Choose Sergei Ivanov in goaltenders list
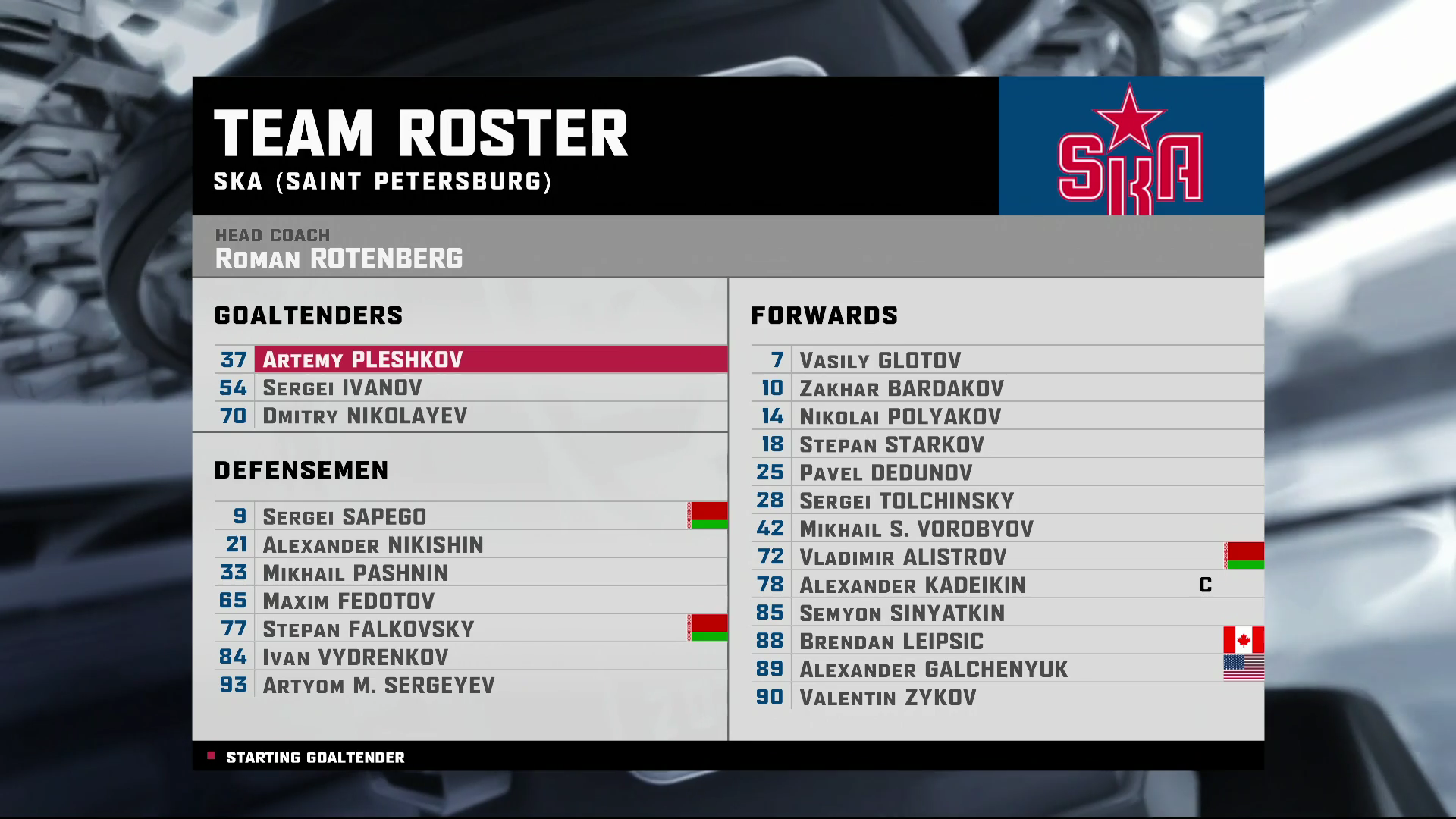Viewport: 1456px width, 819px height. point(342,388)
